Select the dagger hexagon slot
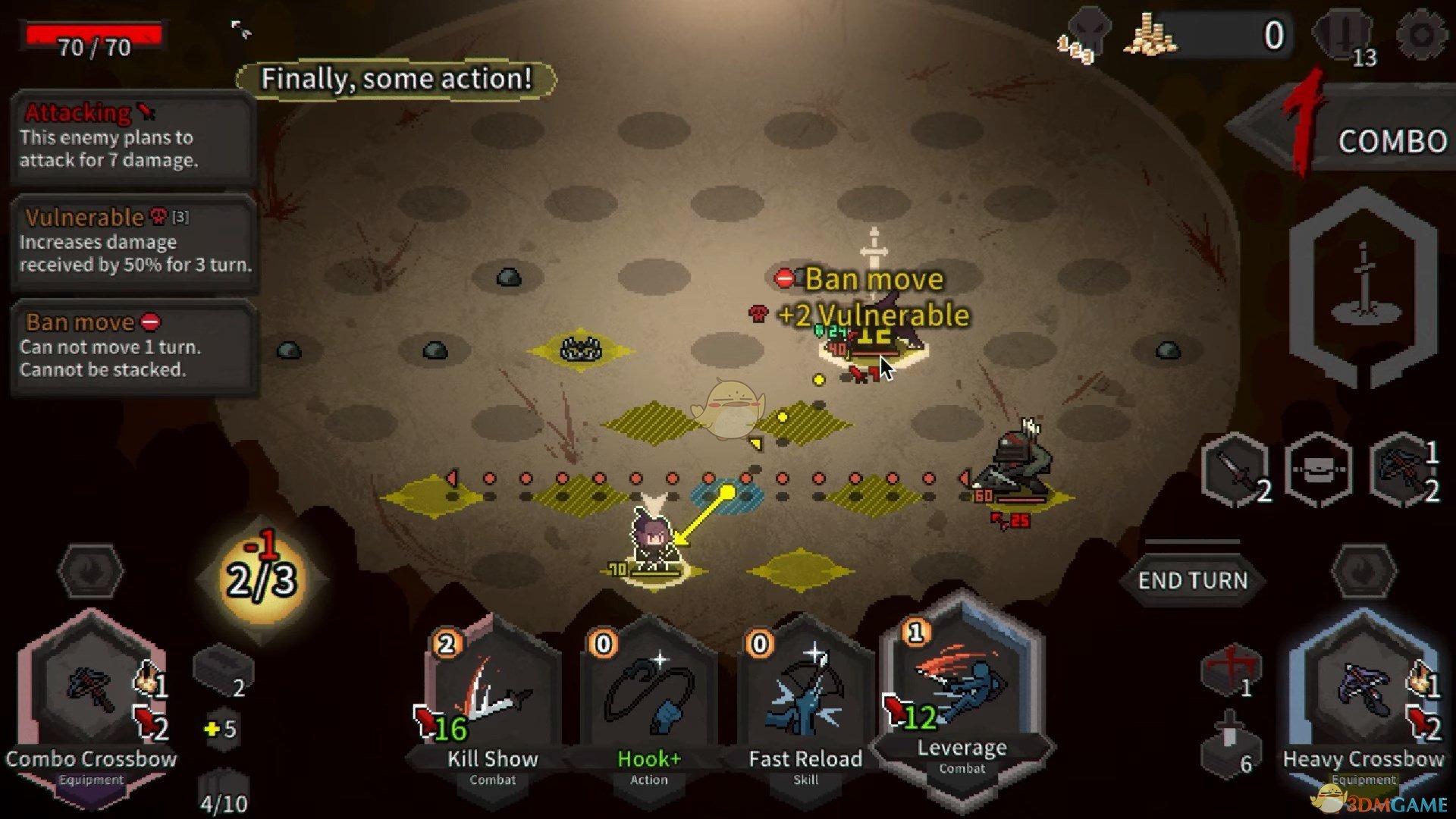Image resolution: width=1456 pixels, height=819 pixels. point(1236,470)
